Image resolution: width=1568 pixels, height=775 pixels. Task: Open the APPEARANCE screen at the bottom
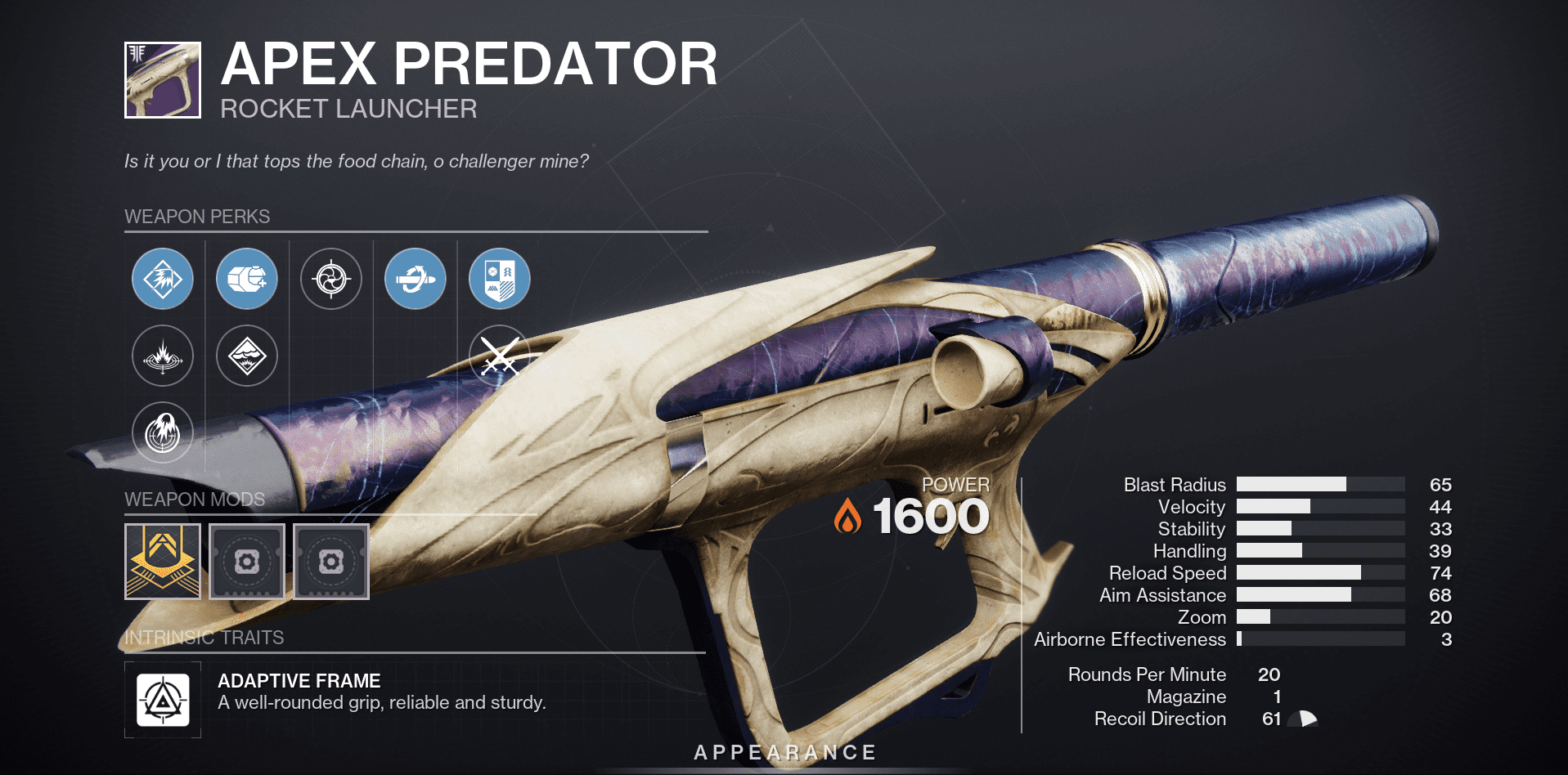coord(783,752)
